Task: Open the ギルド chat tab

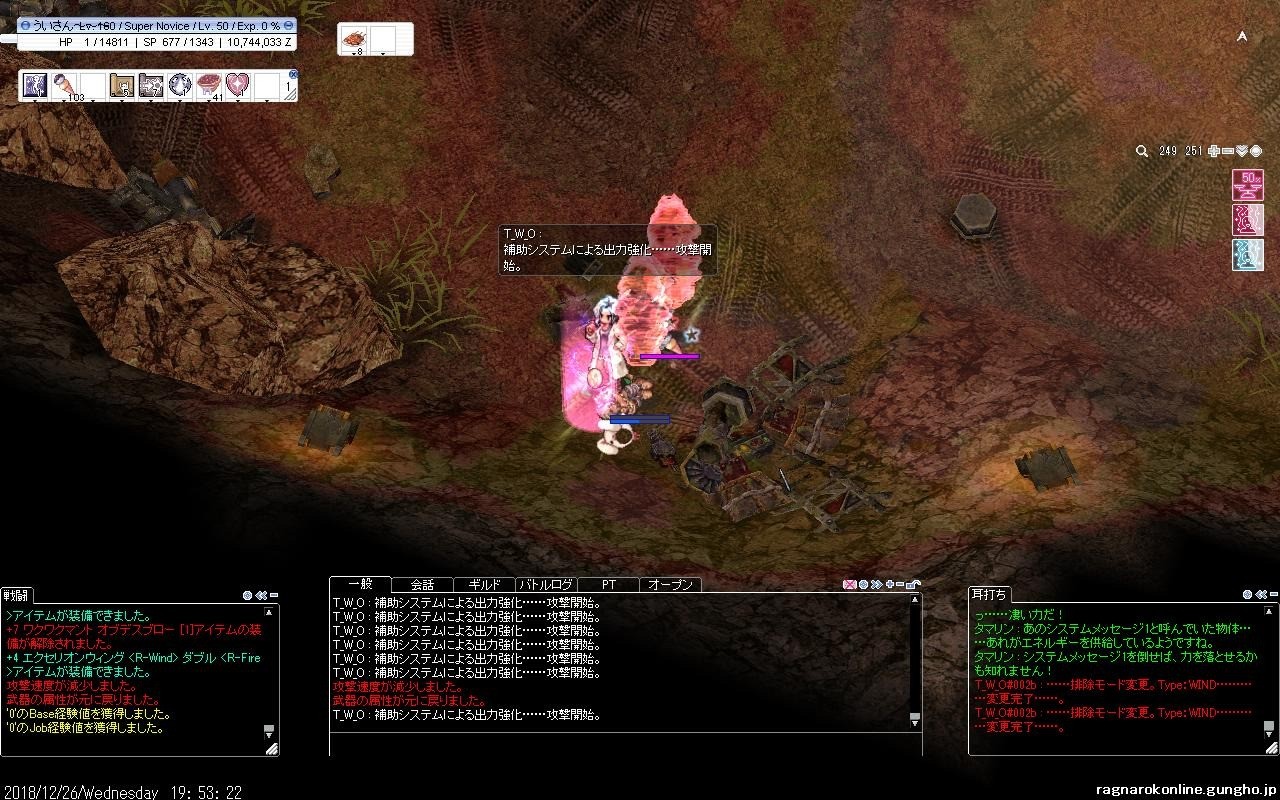Action: pos(484,585)
